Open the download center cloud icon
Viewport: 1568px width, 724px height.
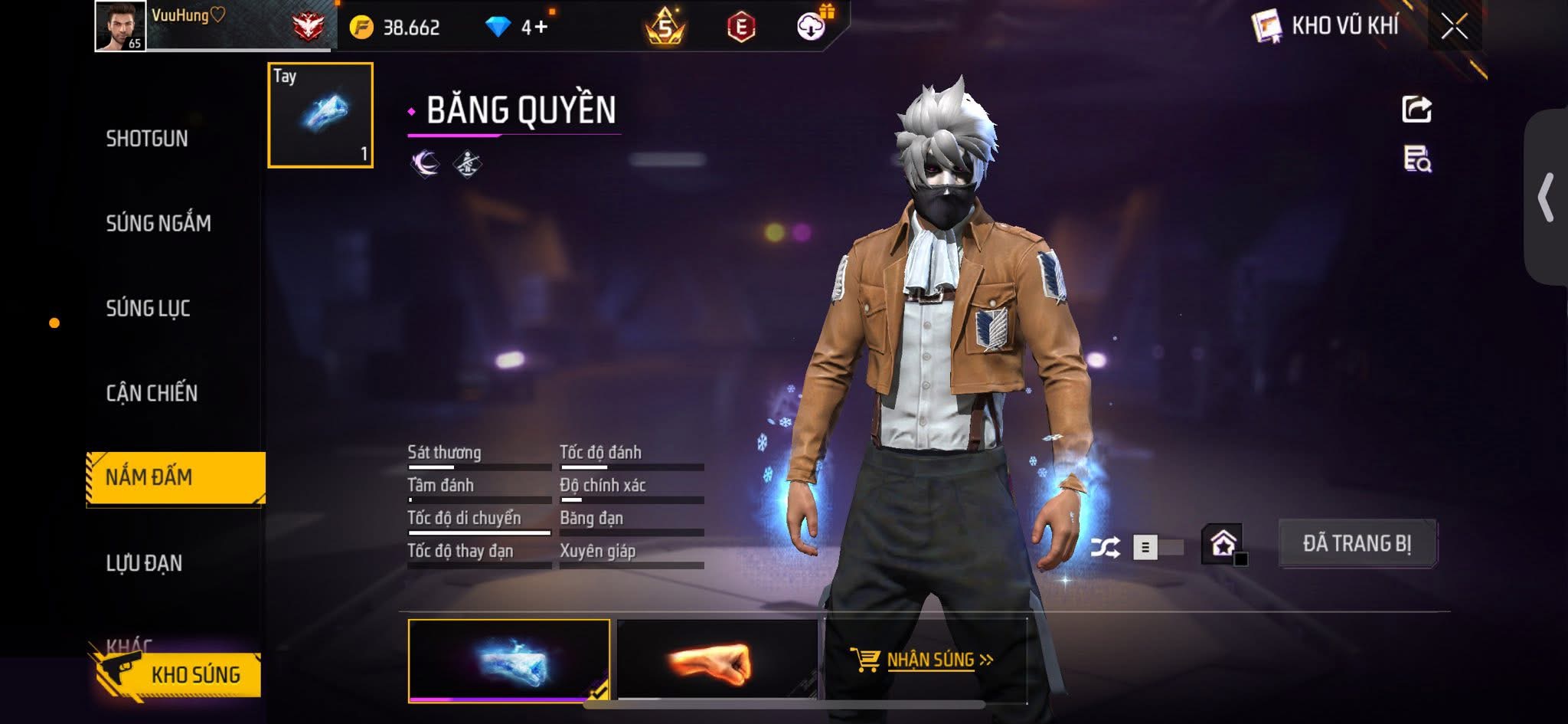pyautogui.click(x=811, y=27)
